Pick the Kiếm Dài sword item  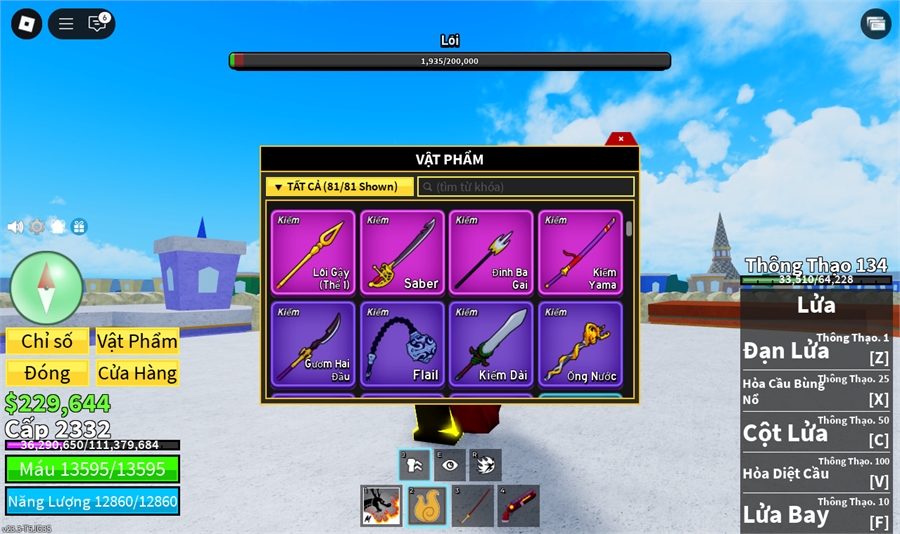491,344
